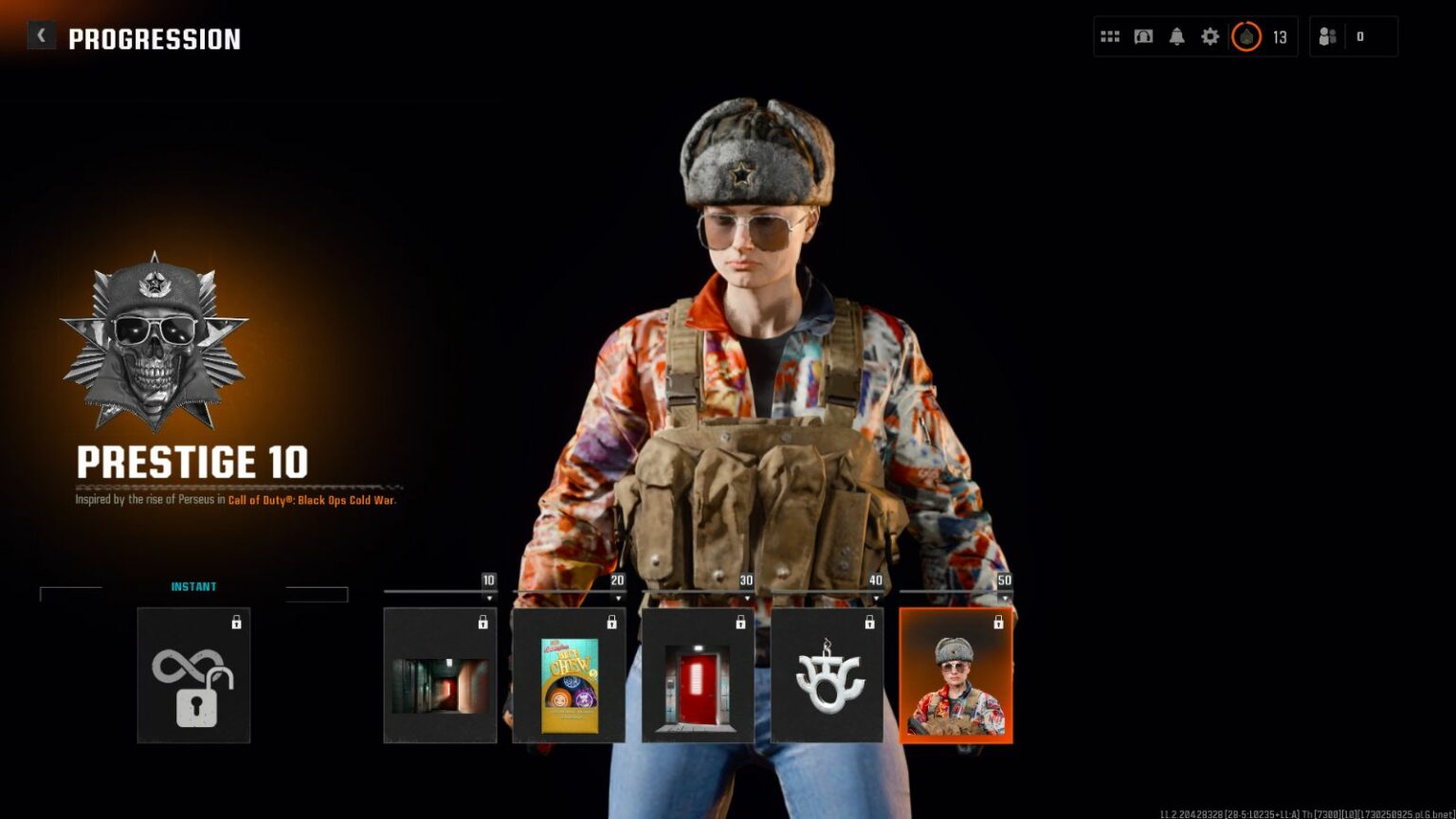
Task: Toggle the padlock on the level 40 charm reward
Action: tap(869, 624)
